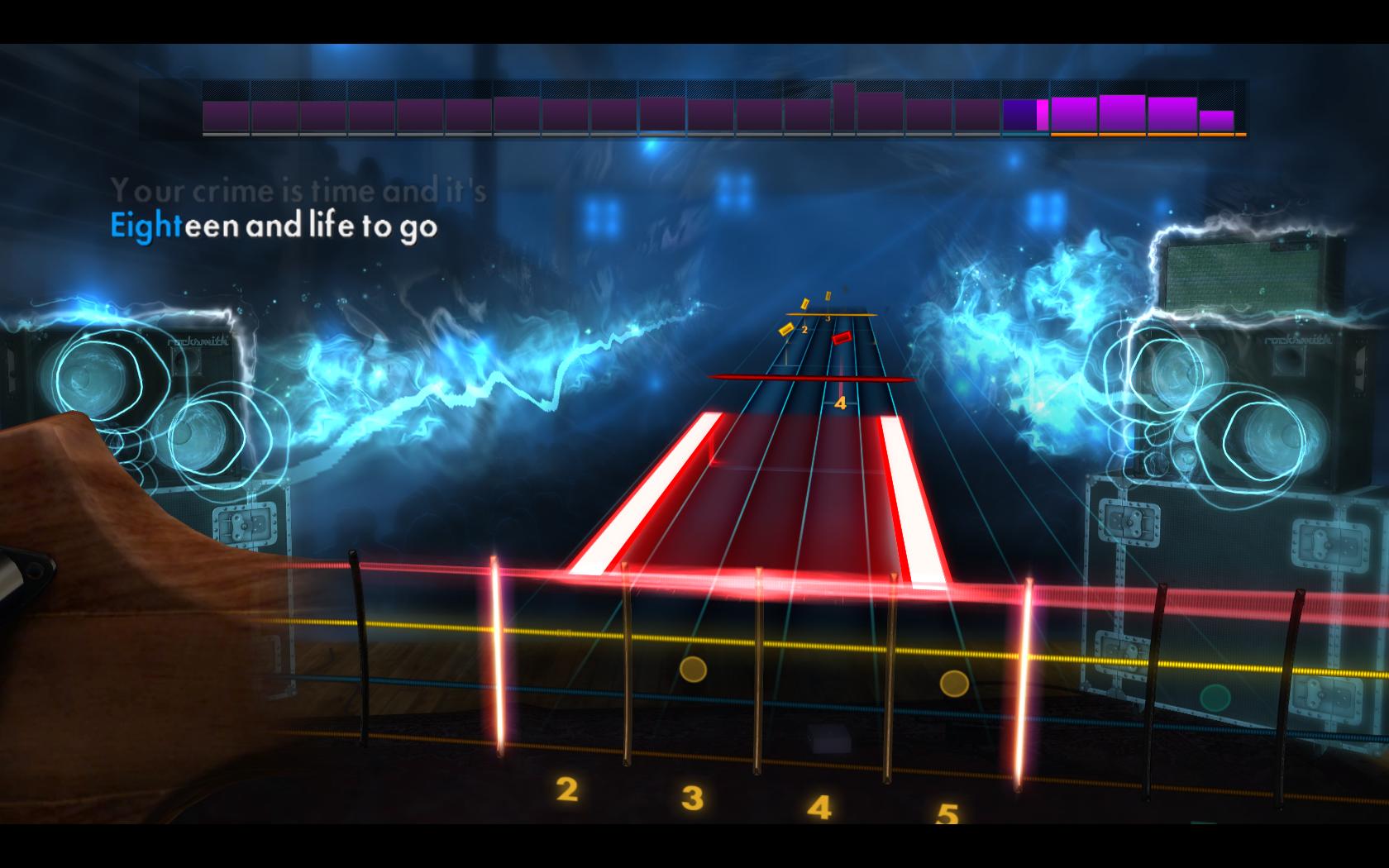The height and width of the screenshot is (868, 1389).
Task: Click the yellow note above the number 3
Action: pos(828,295)
